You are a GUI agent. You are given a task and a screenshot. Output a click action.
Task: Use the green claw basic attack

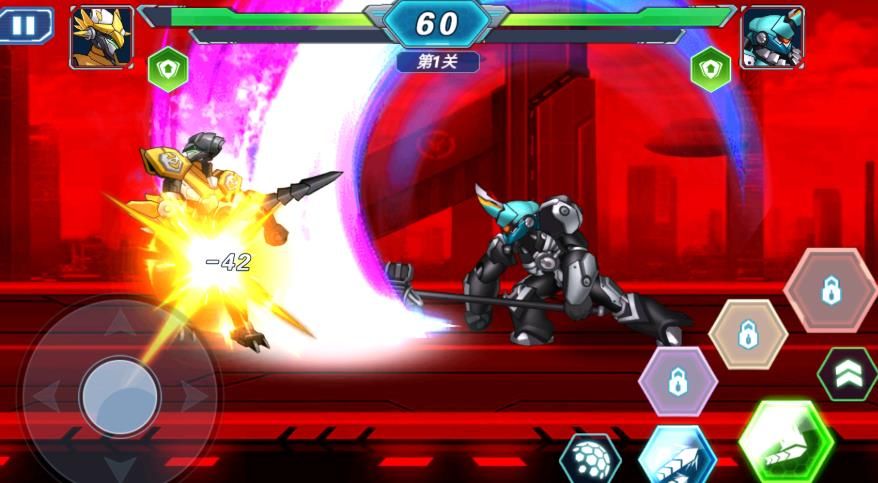(786, 443)
